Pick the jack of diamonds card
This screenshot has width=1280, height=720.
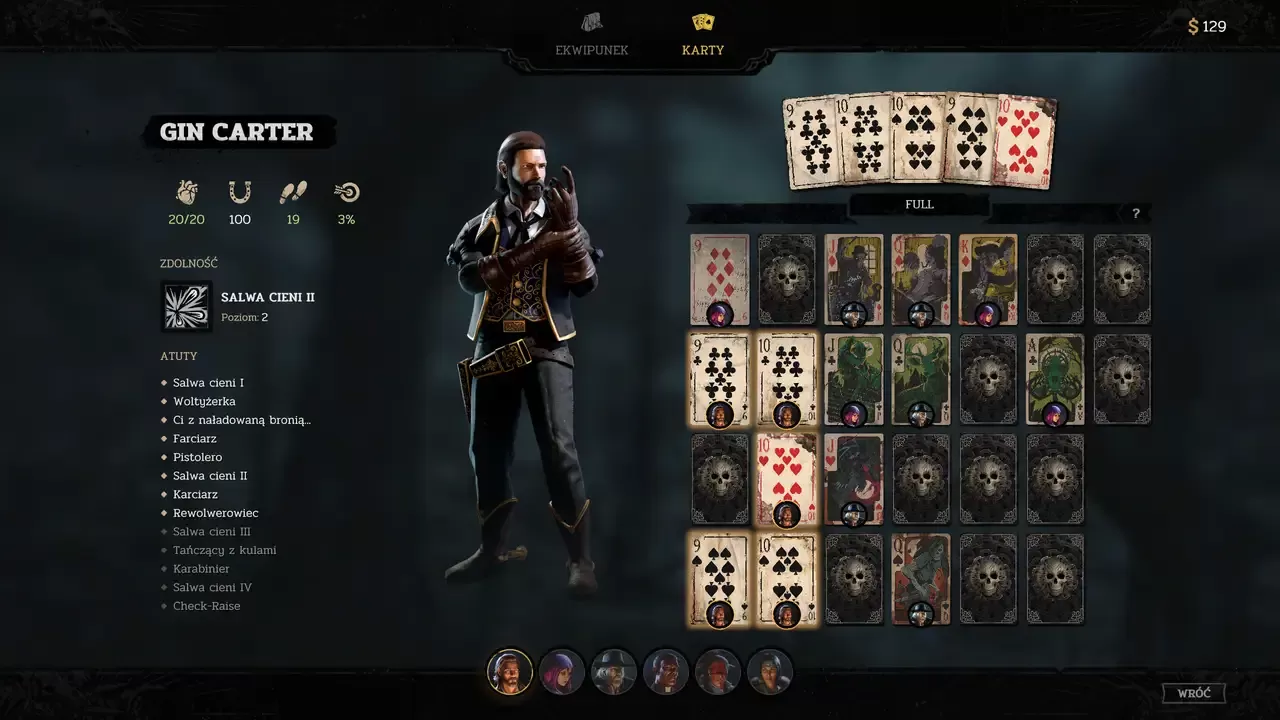853,279
